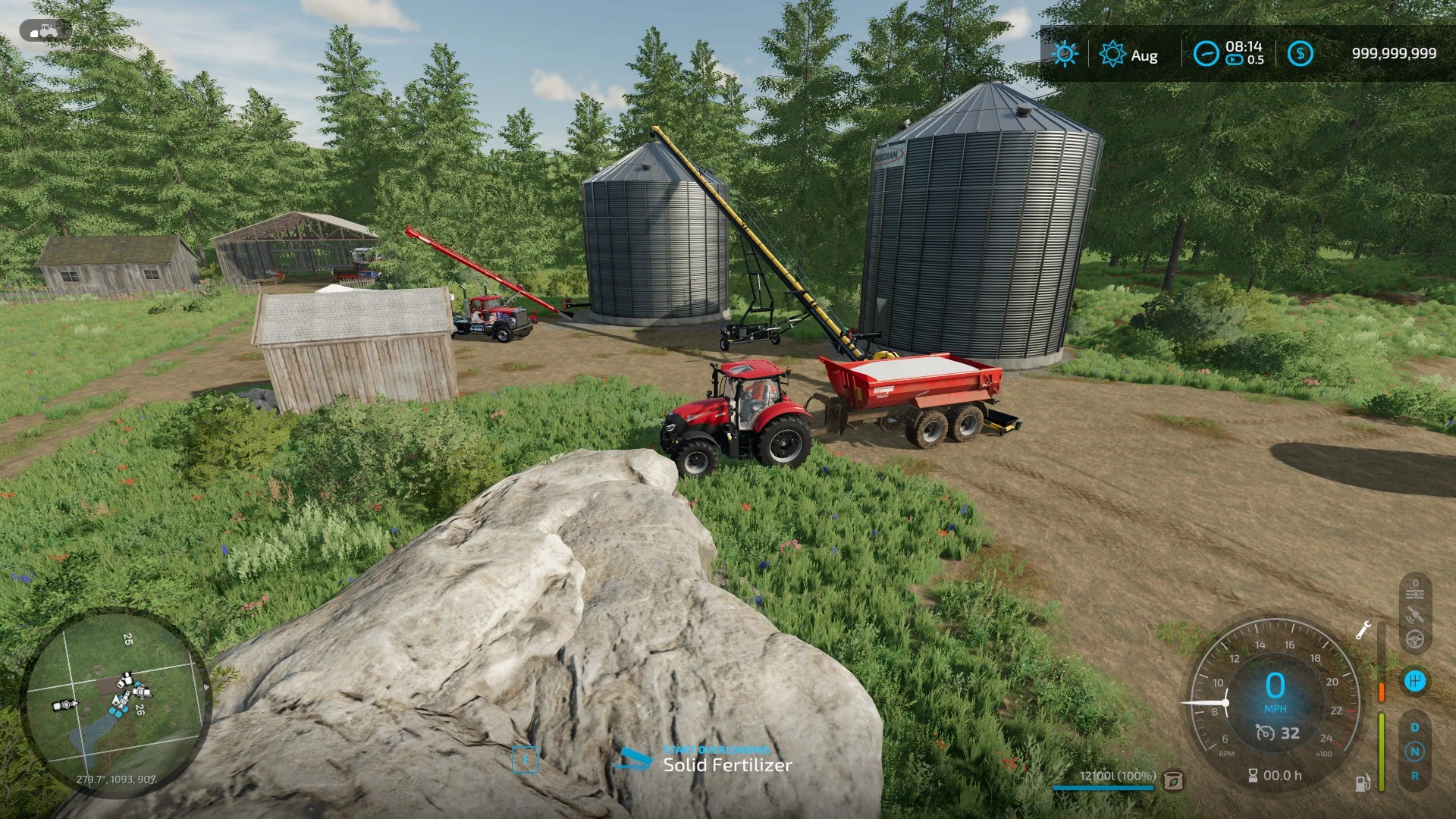The width and height of the screenshot is (1456, 819).
Task: Select Reverse gear labeled R
Action: [x=1415, y=774]
